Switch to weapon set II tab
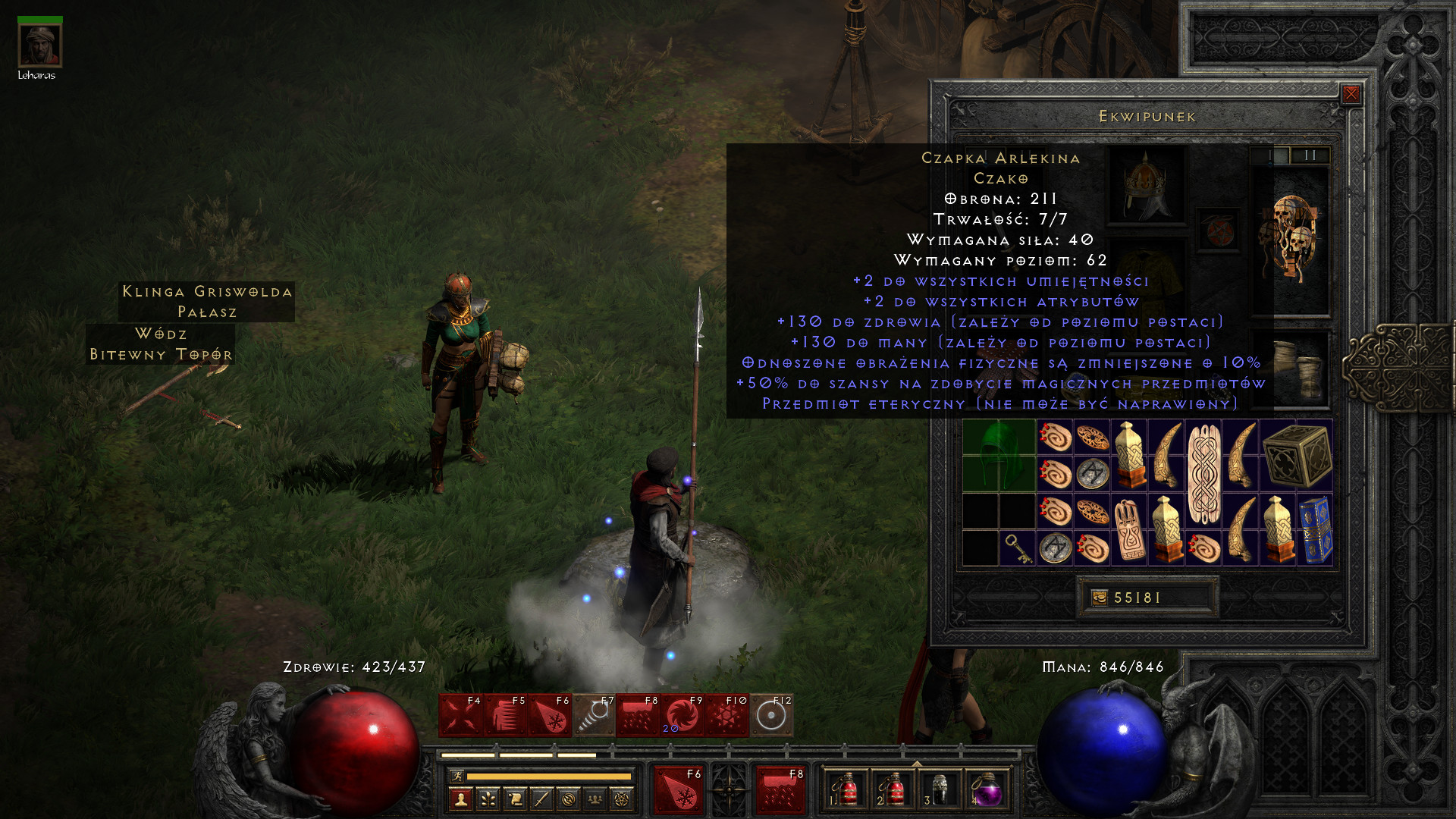Screen dimensions: 1456x819 1310,155
